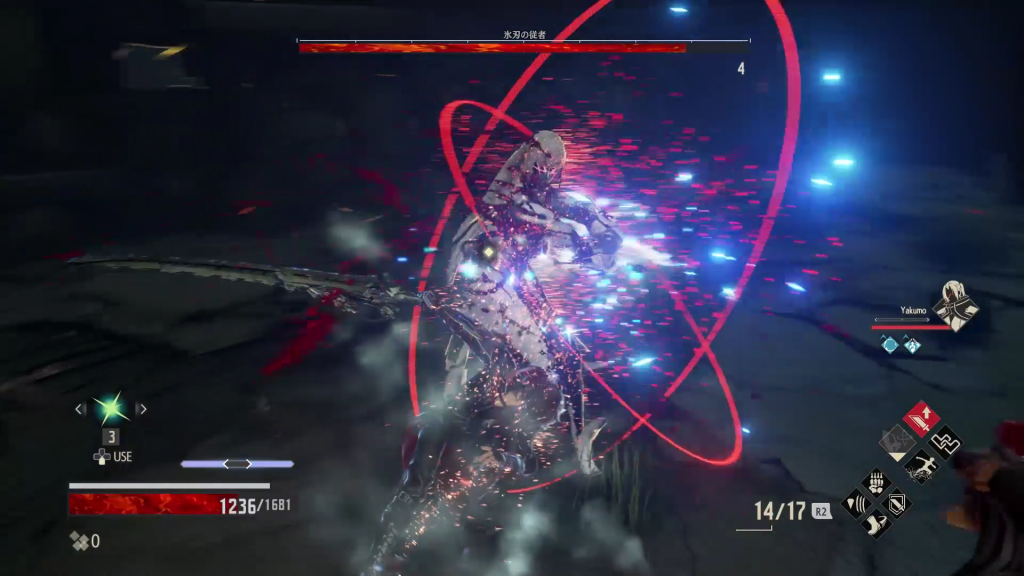Activate the sound-wave cone gift
The width and height of the screenshot is (1024, 576).
857,503
